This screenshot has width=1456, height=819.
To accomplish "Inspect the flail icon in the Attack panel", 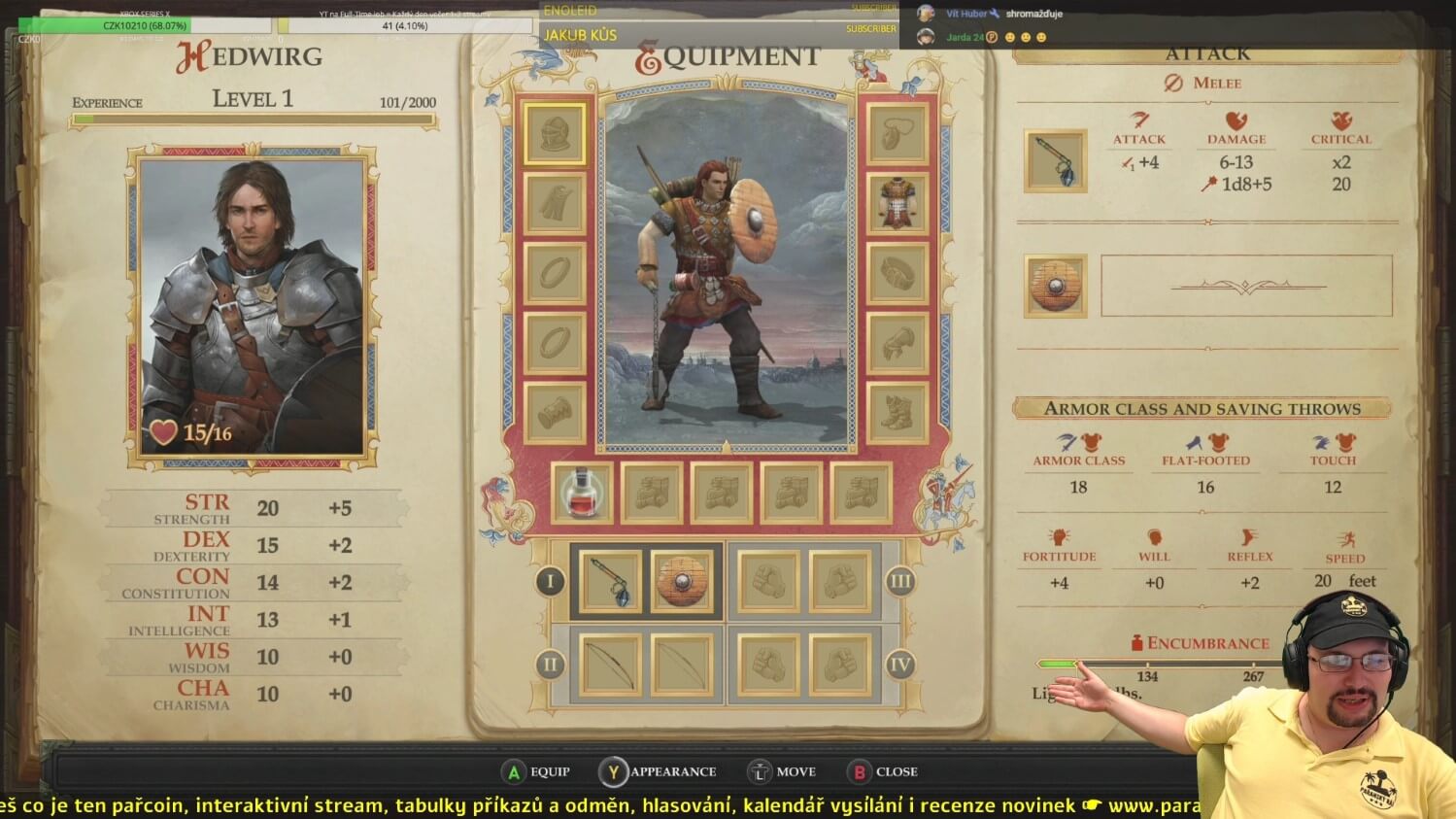I will click(x=1055, y=160).
